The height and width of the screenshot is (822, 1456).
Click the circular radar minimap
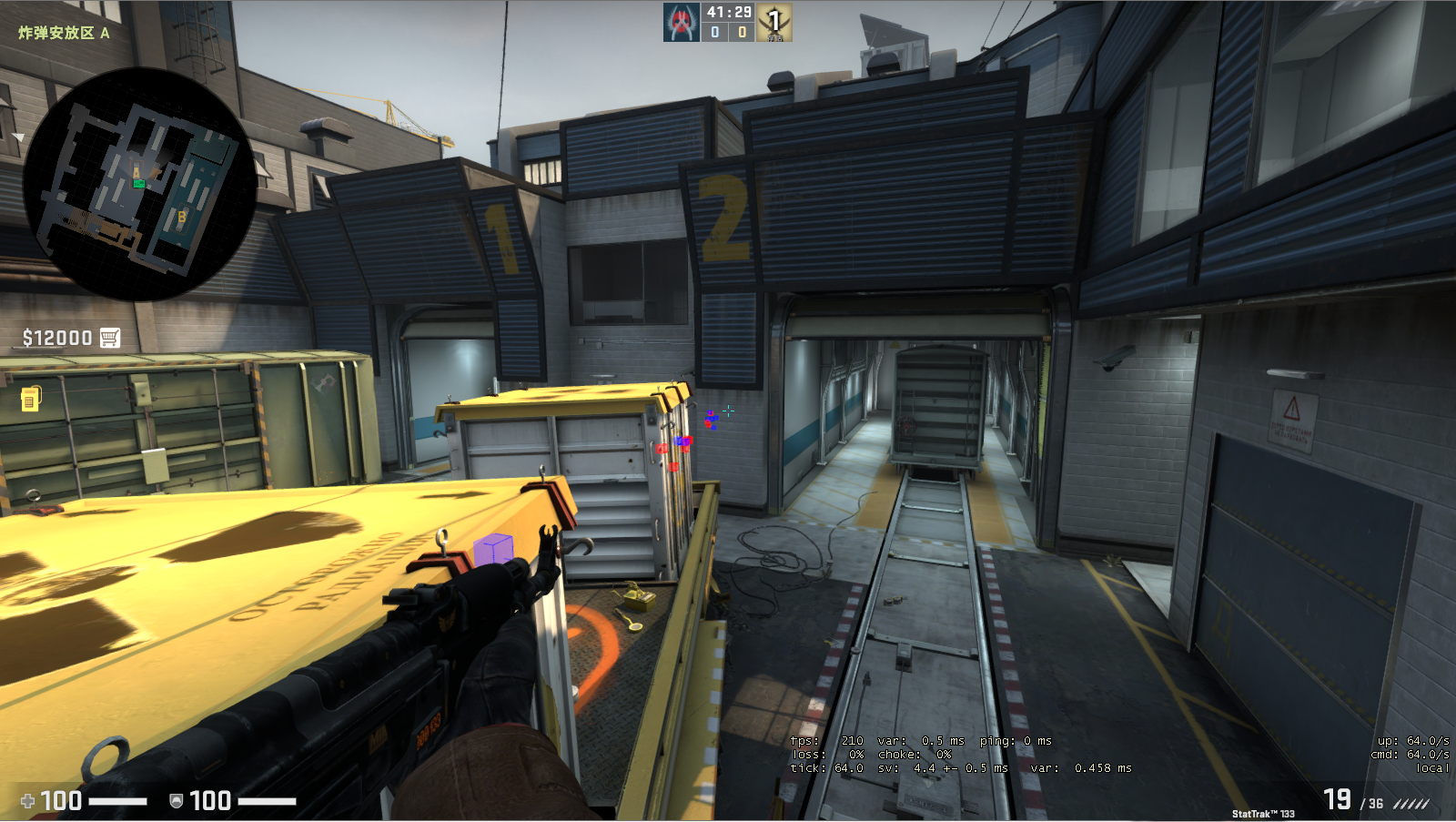tap(138, 184)
